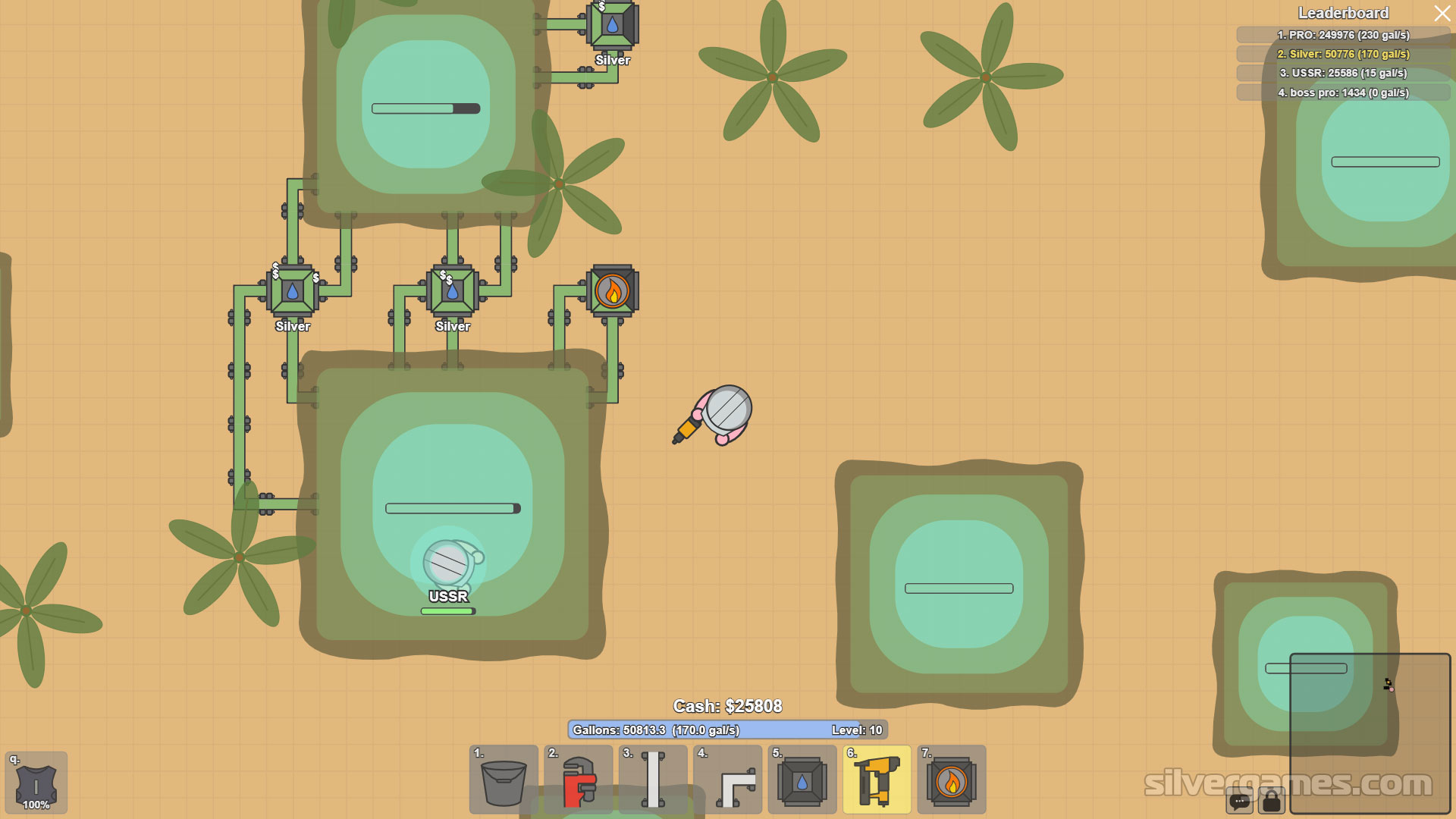
Task: Click Silver's highlighted leaderboard entry
Action: point(1343,54)
